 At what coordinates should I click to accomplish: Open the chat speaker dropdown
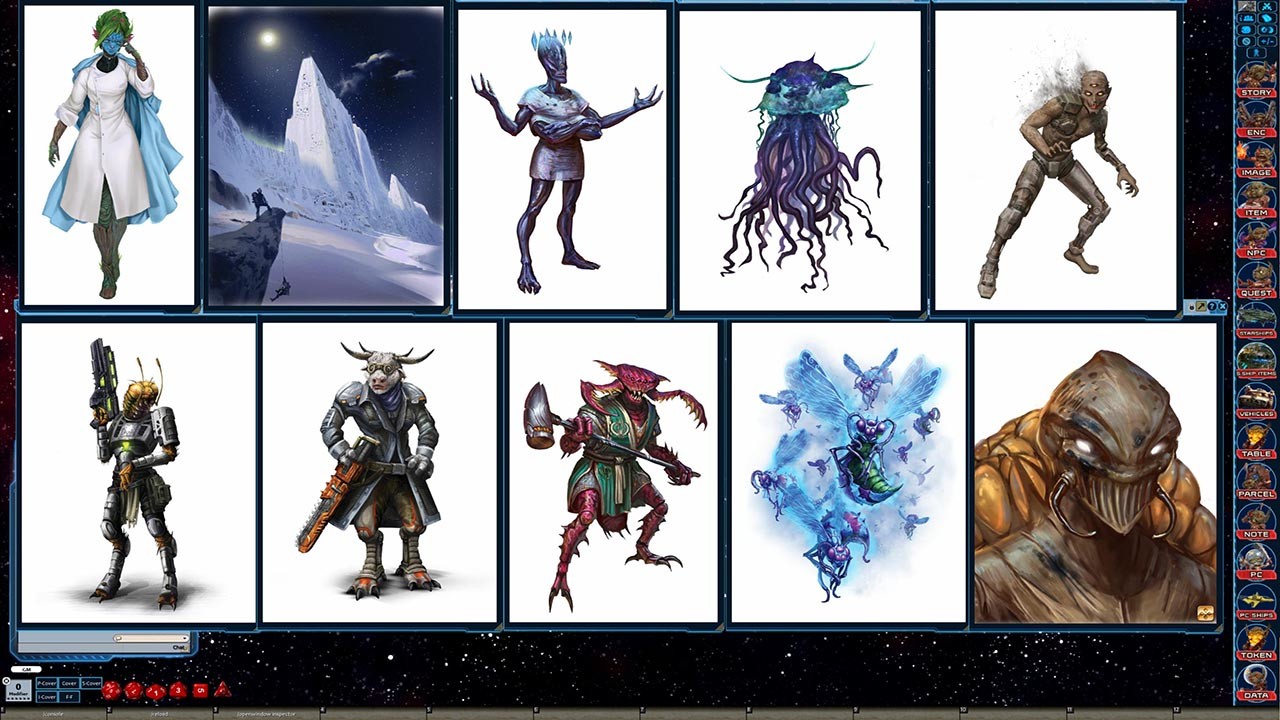click(x=26, y=669)
